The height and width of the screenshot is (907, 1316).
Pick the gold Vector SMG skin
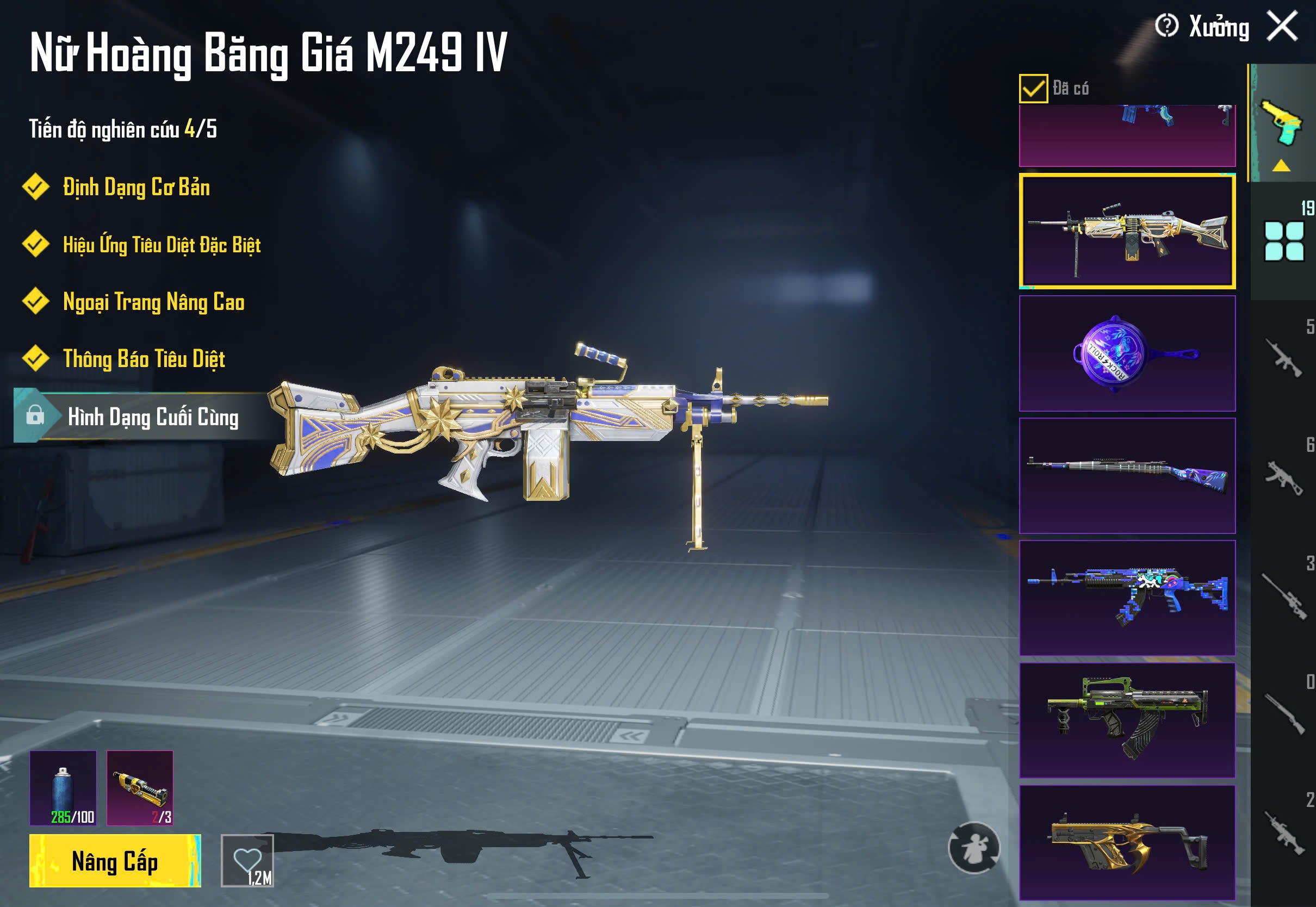[1127, 842]
